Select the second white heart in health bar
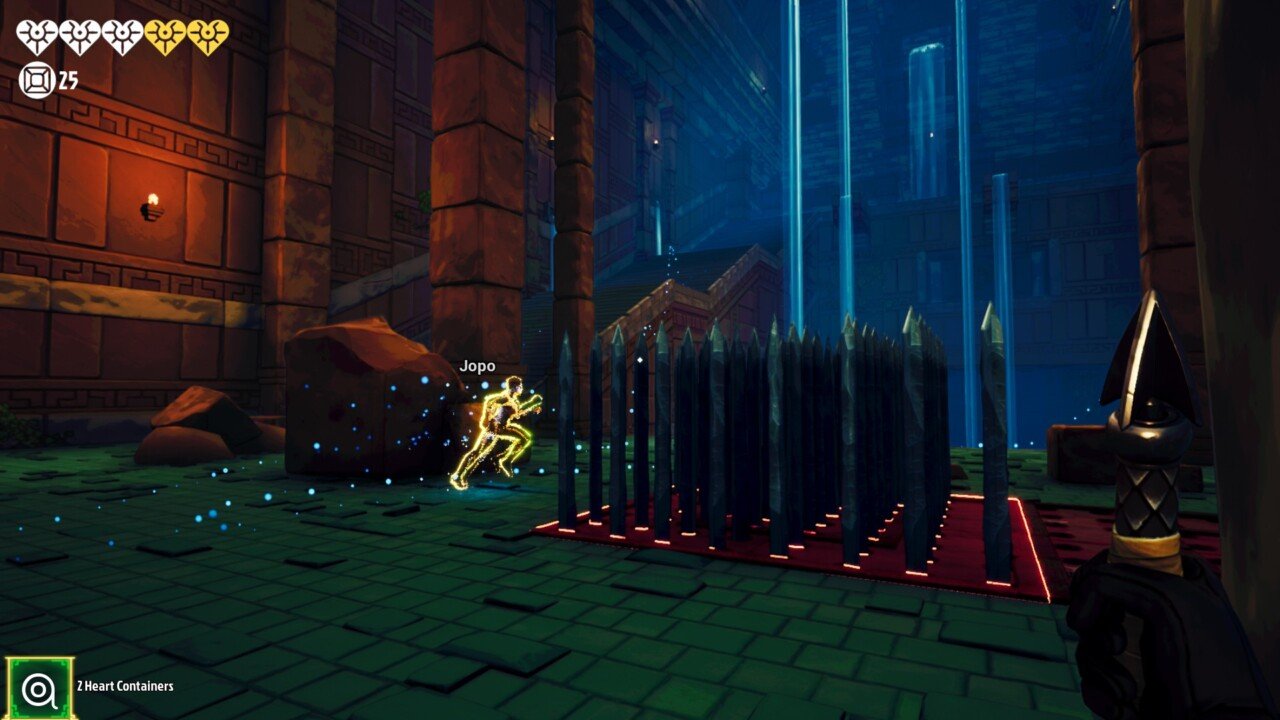This screenshot has height=720, width=1280. [x=79, y=33]
